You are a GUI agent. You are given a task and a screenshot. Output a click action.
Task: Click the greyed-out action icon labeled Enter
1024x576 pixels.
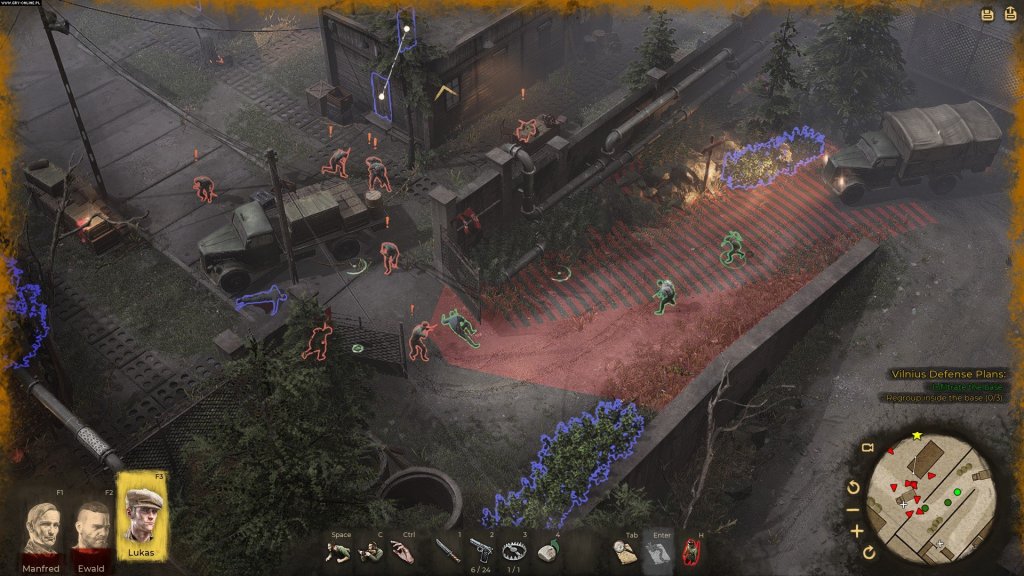pyautogui.click(x=657, y=551)
